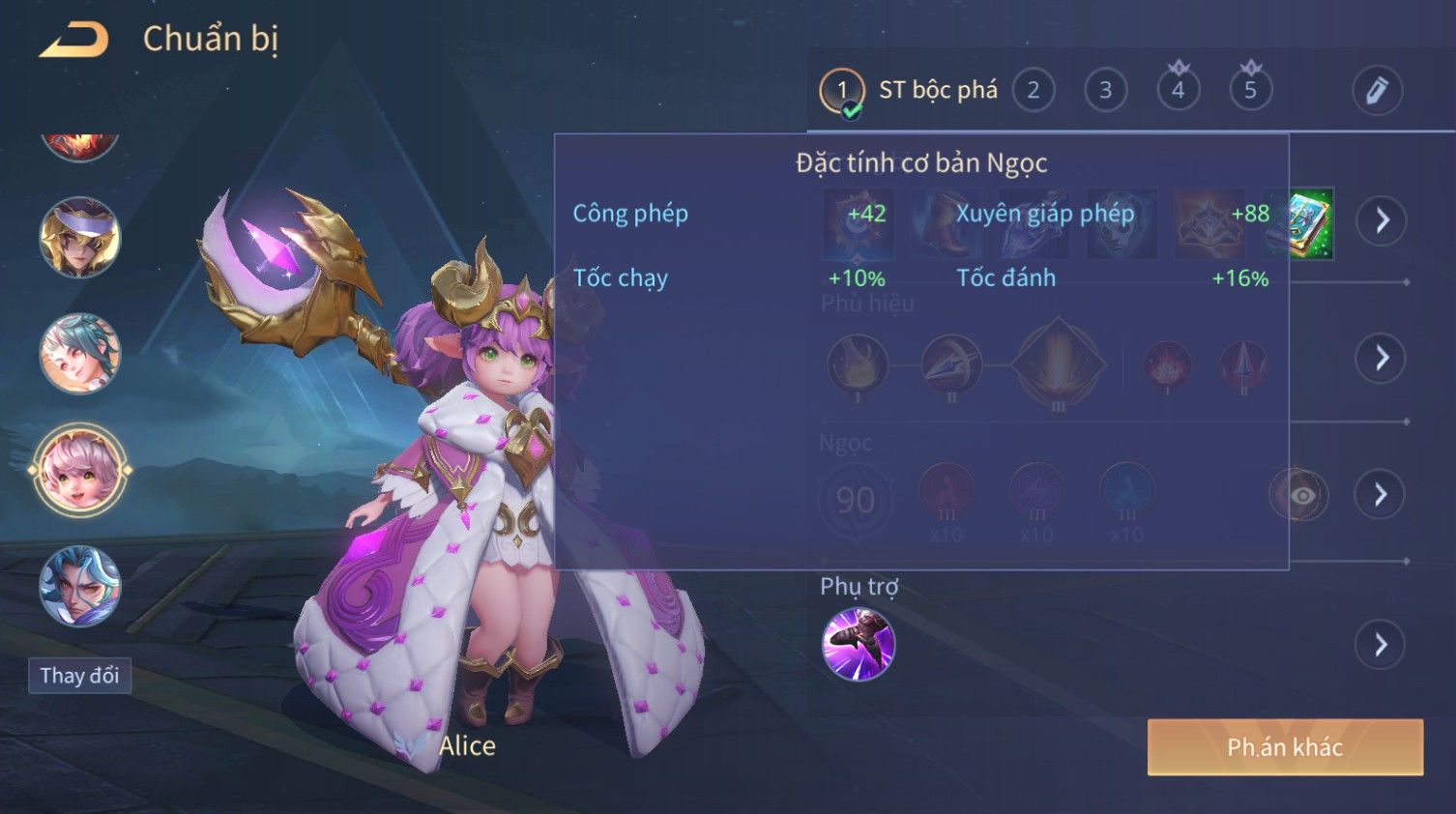This screenshot has width=1456, height=814.
Task: Open the Phụ trợ selection arrow
Action: tap(1382, 645)
